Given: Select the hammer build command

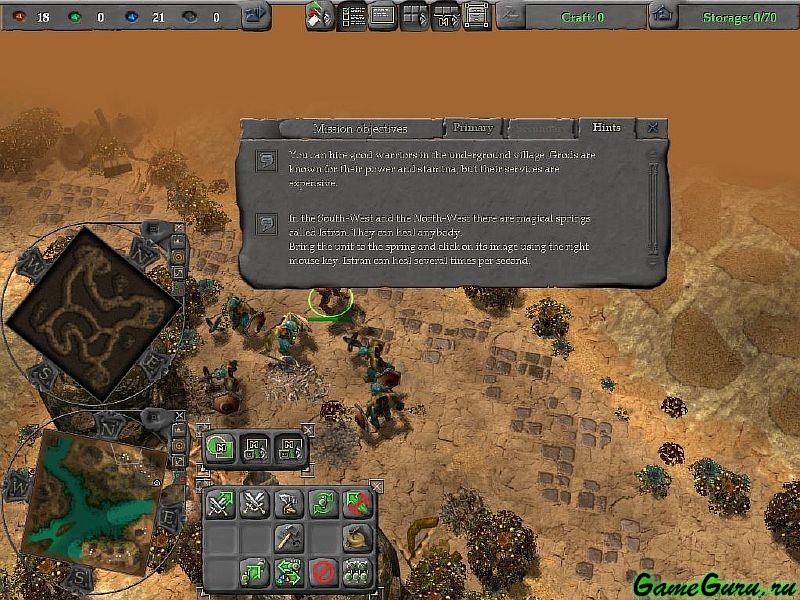Looking at the screenshot, I should (x=288, y=538).
